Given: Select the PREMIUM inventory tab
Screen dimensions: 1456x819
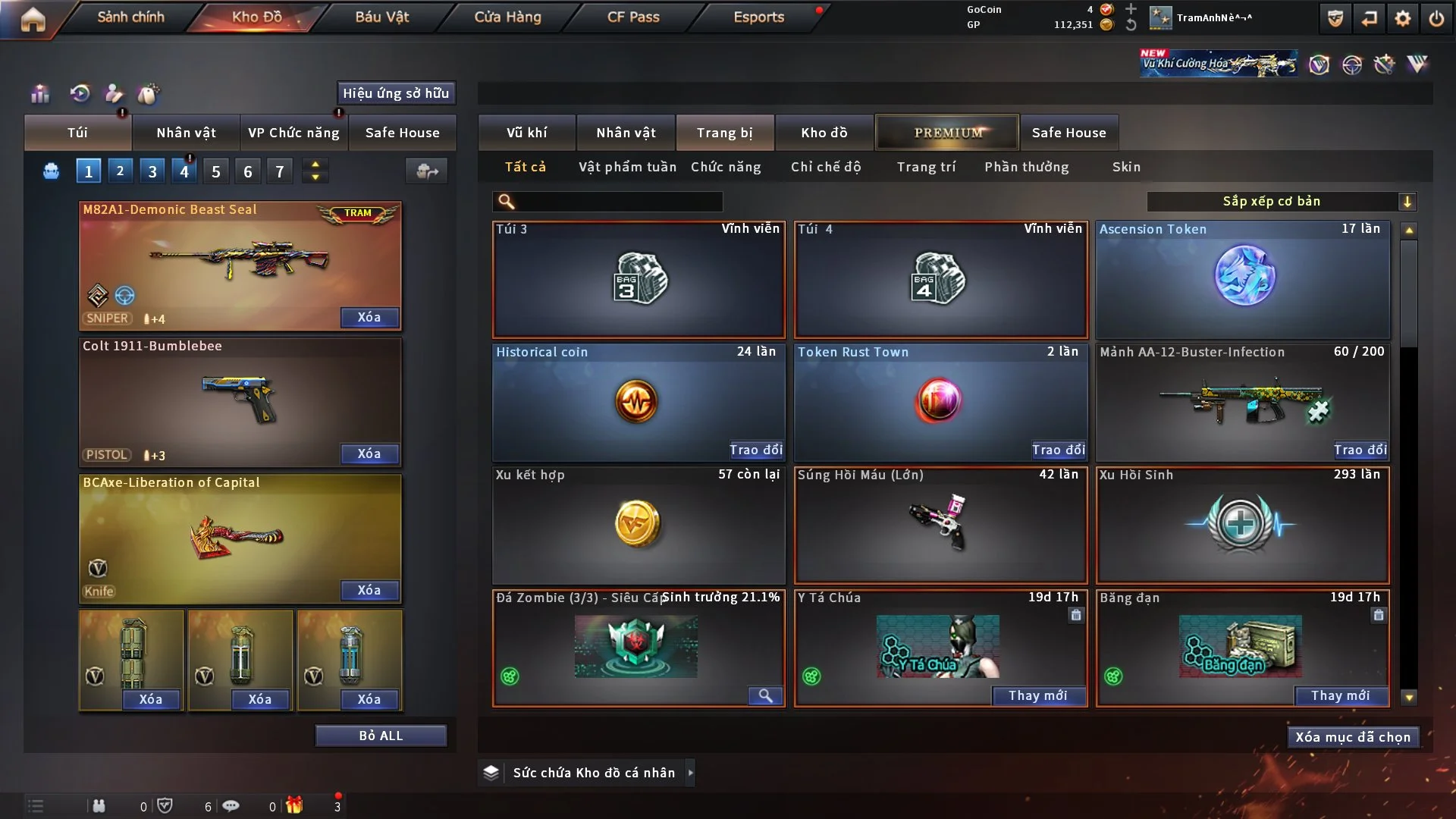Looking at the screenshot, I should click(947, 133).
